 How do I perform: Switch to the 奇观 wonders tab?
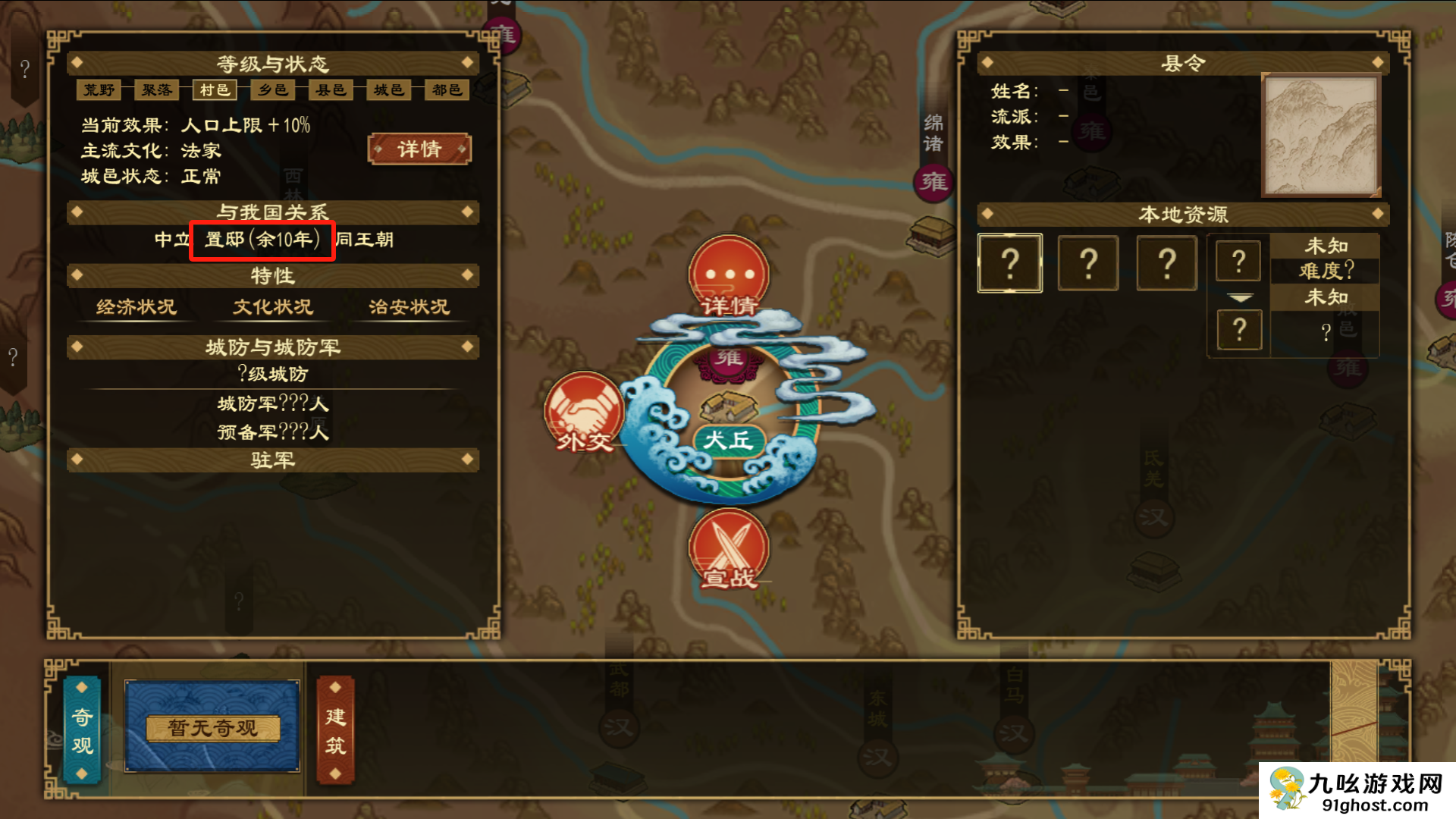point(83,730)
